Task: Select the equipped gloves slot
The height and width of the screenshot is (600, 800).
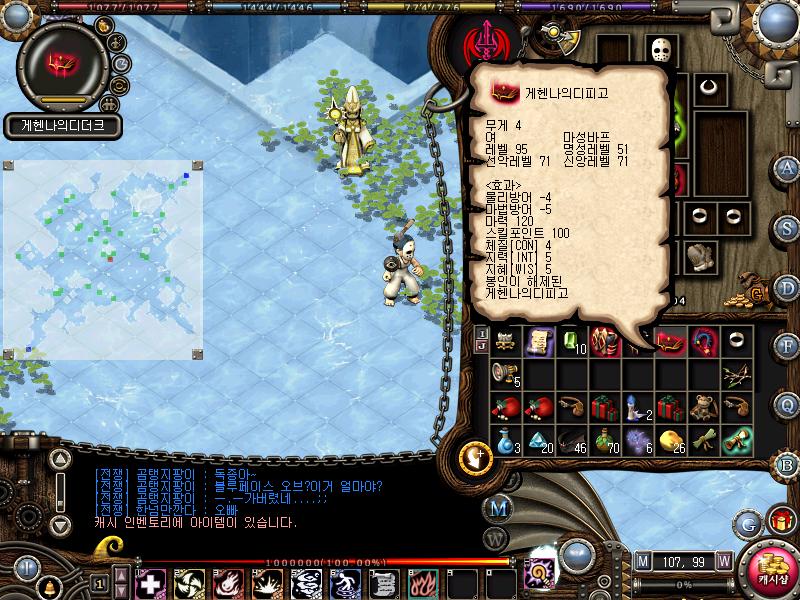Action: click(700, 257)
